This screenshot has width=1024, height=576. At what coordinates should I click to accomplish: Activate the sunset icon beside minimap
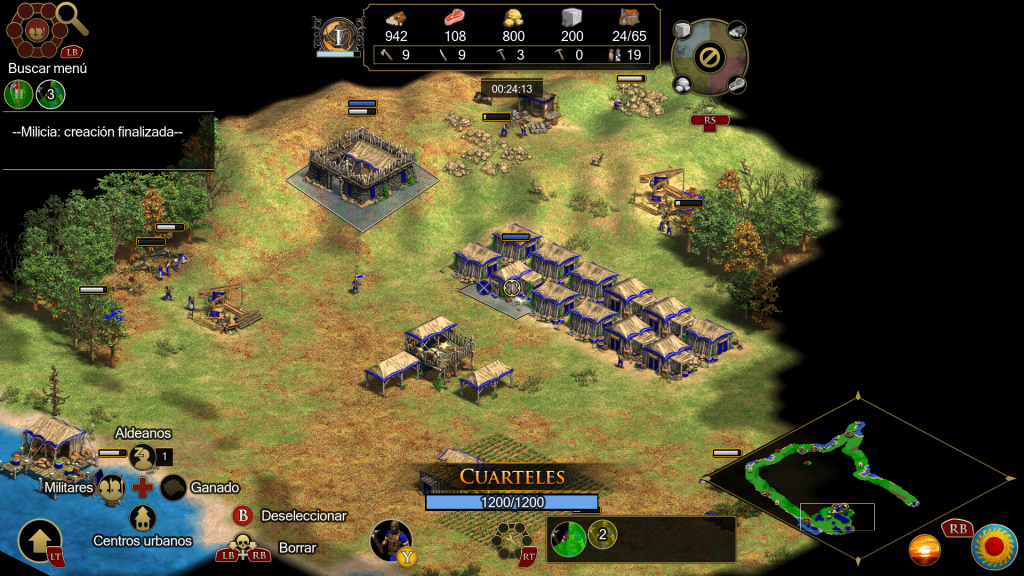[924, 549]
